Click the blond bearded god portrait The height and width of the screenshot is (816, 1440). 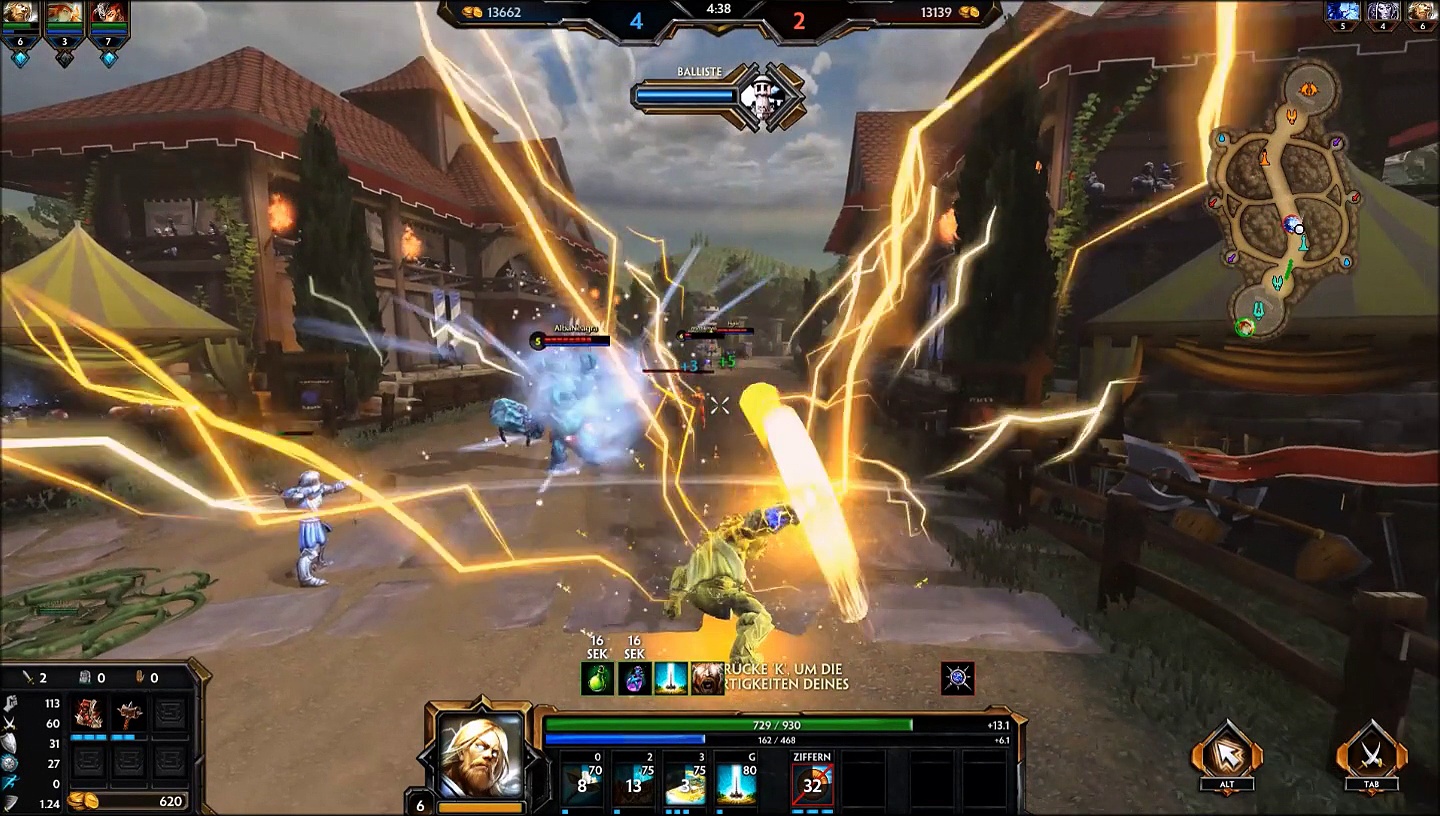[481, 755]
